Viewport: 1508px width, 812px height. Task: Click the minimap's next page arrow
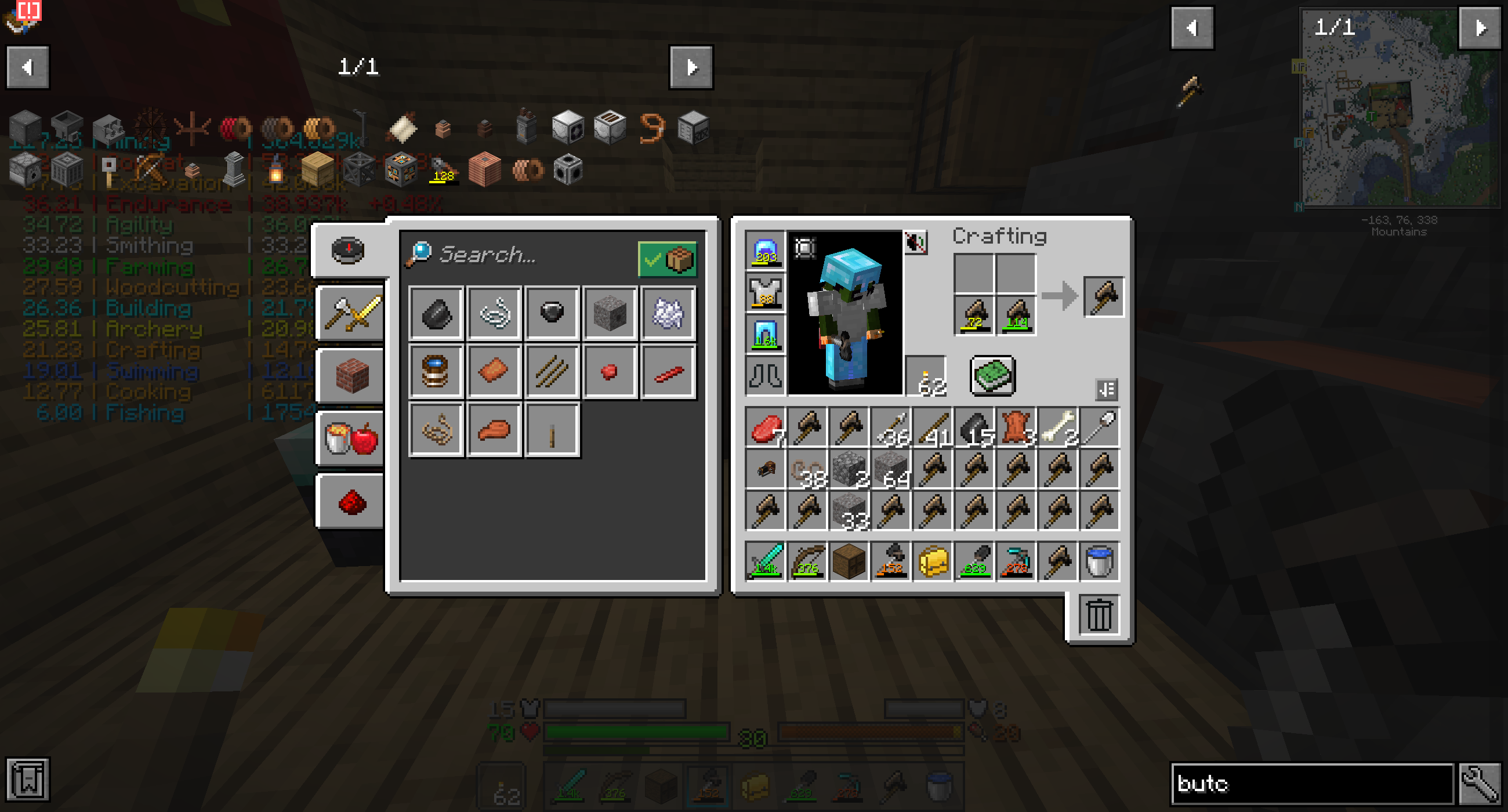pos(1482,26)
